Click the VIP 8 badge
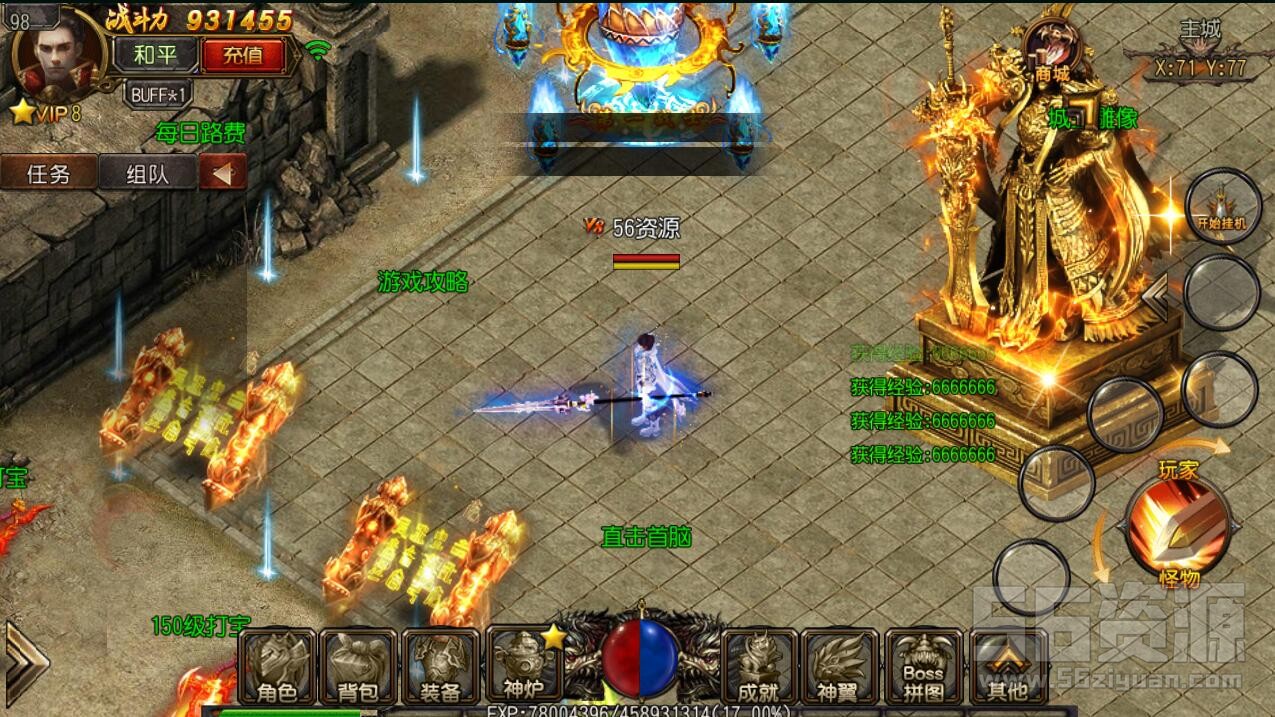The image size is (1275, 717). [46, 113]
